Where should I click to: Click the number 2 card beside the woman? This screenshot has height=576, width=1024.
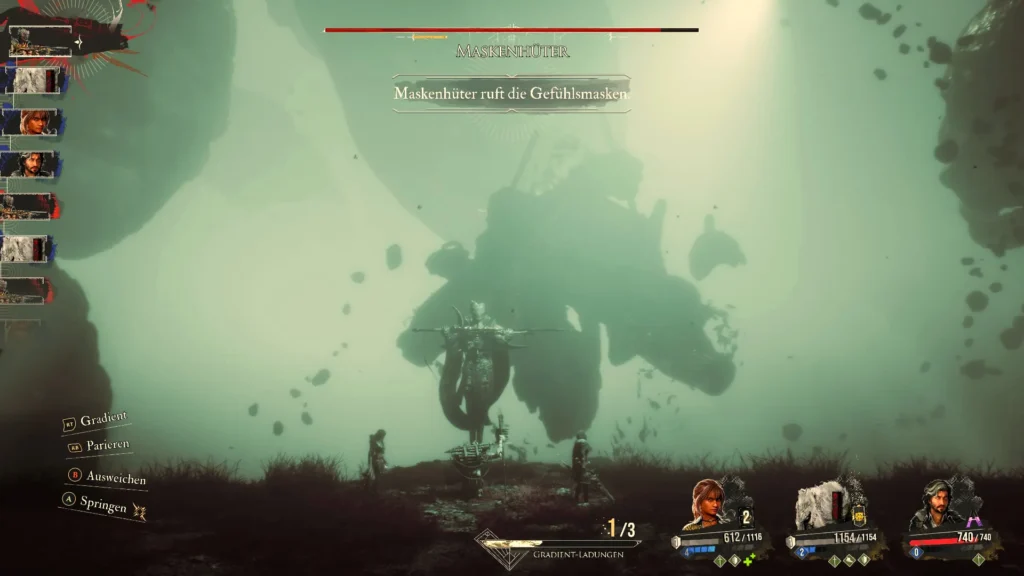click(x=745, y=517)
